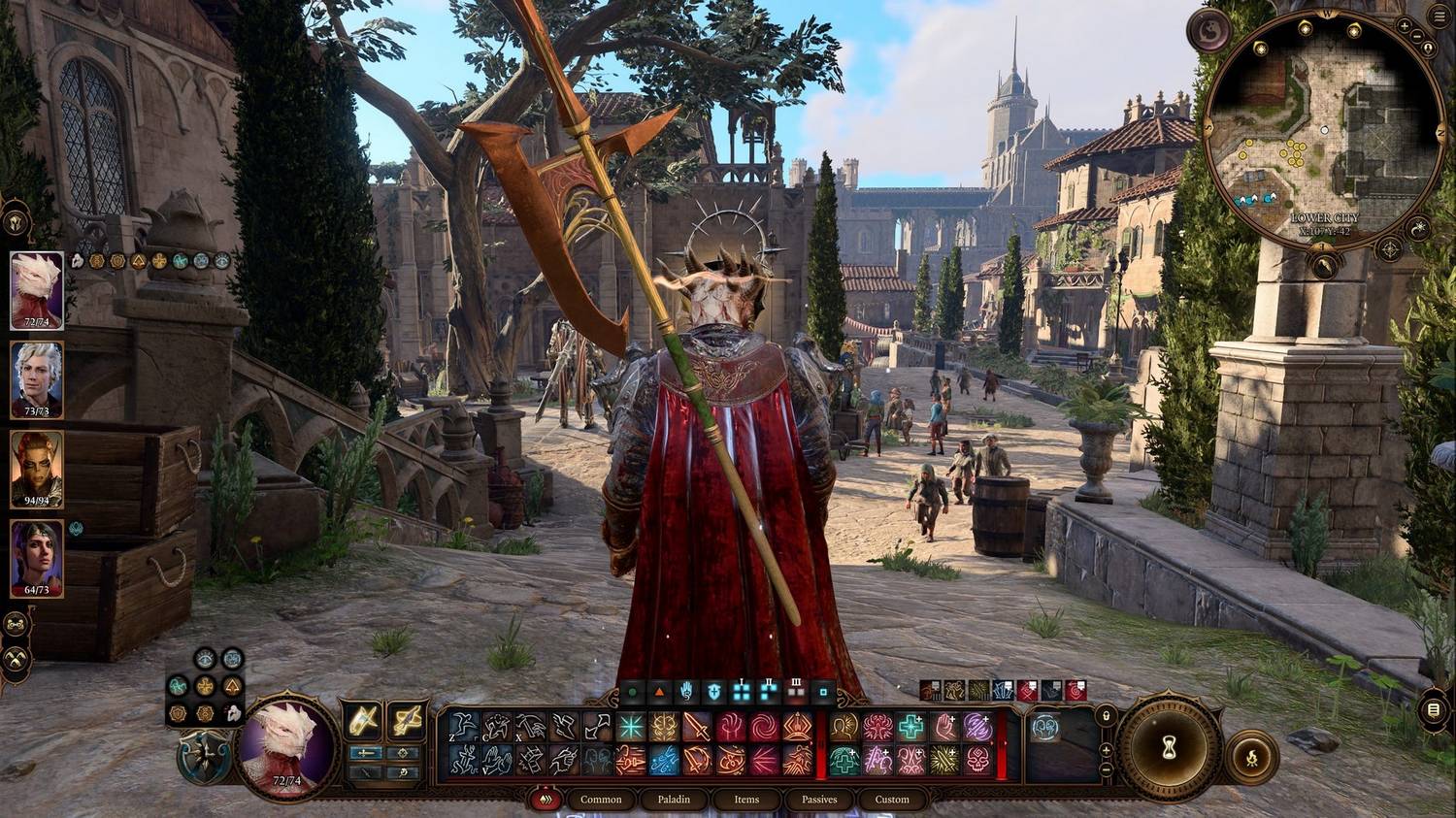
Task: Open the Paladin hotbar tab
Action: tap(674, 800)
